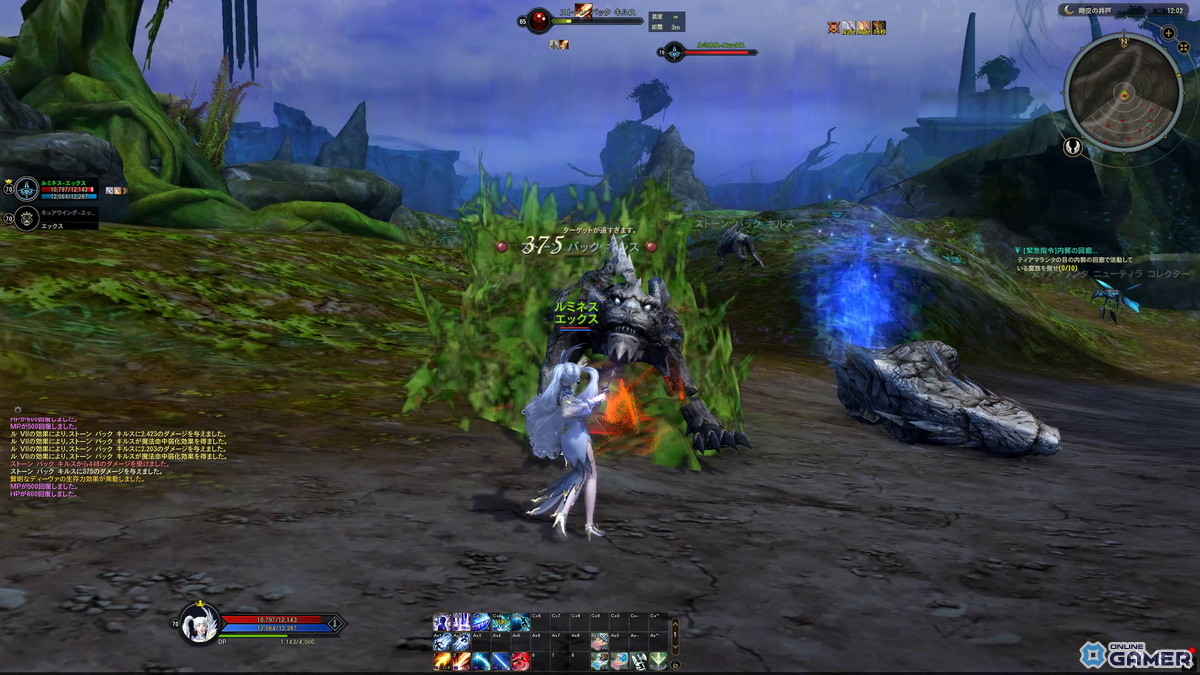Click the minimap four-arrow expand button

click(1184, 45)
